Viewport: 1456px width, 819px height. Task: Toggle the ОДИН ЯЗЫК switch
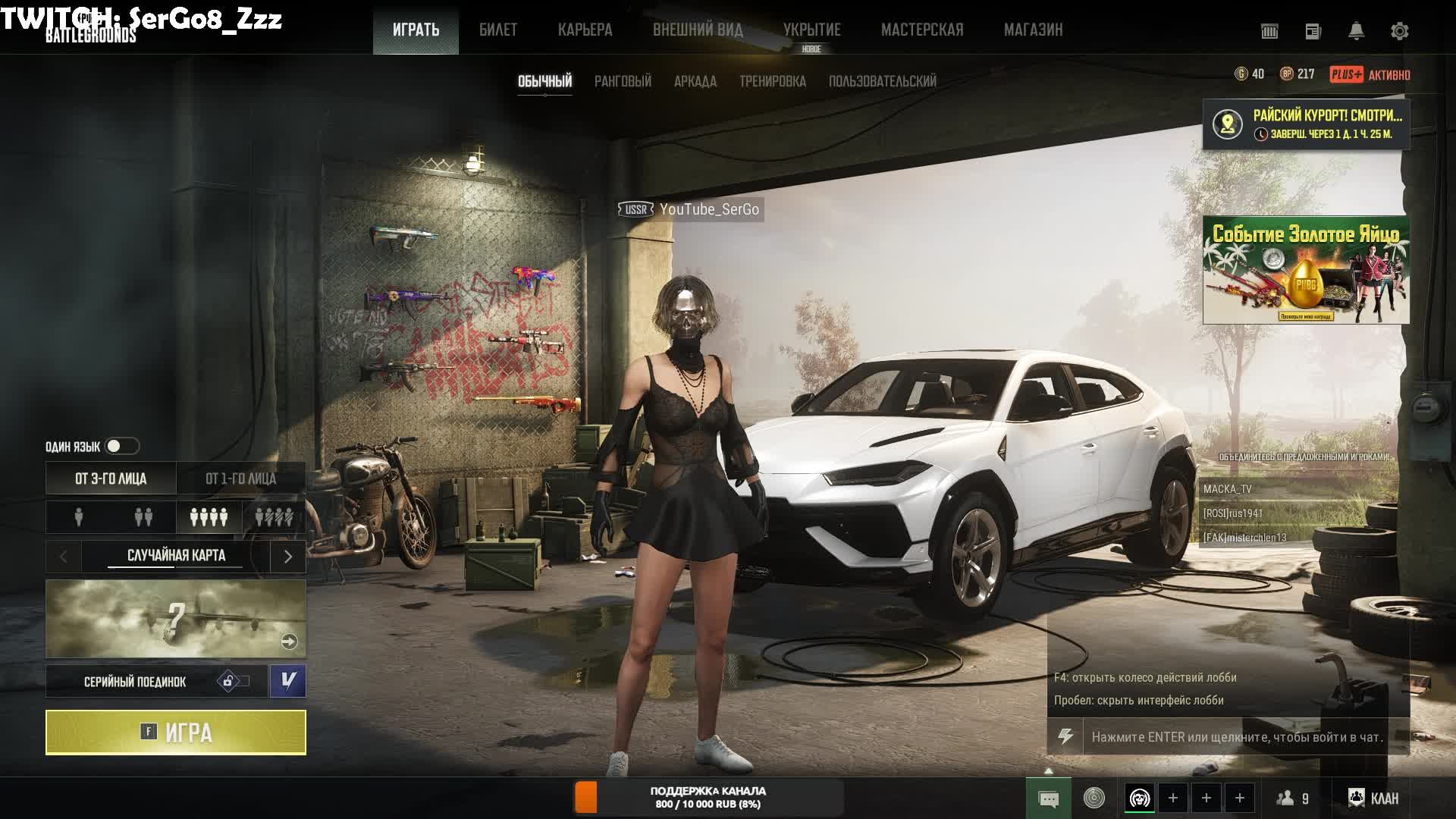click(121, 447)
